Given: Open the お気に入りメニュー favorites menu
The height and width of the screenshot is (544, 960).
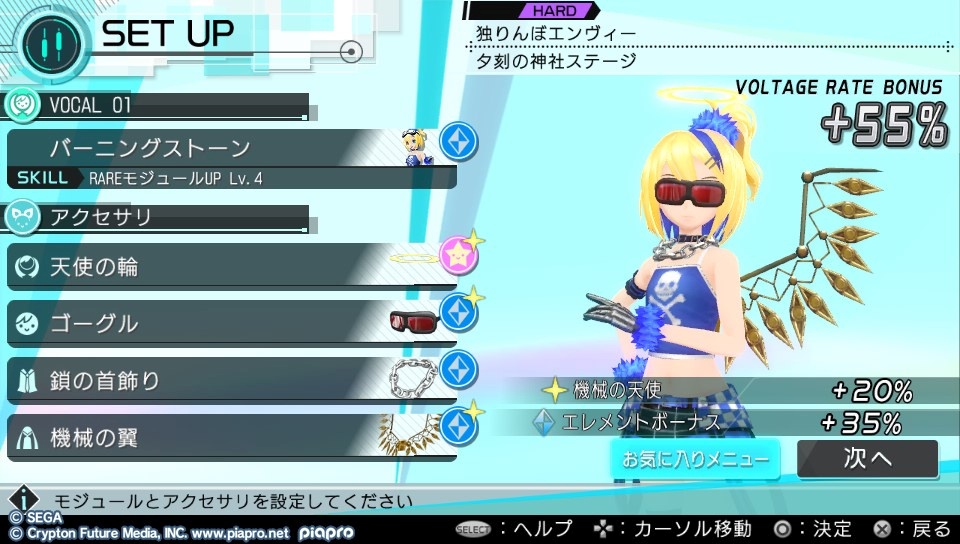Looking at the screenshot, I should pyautogui.click(x=696, y=460).
